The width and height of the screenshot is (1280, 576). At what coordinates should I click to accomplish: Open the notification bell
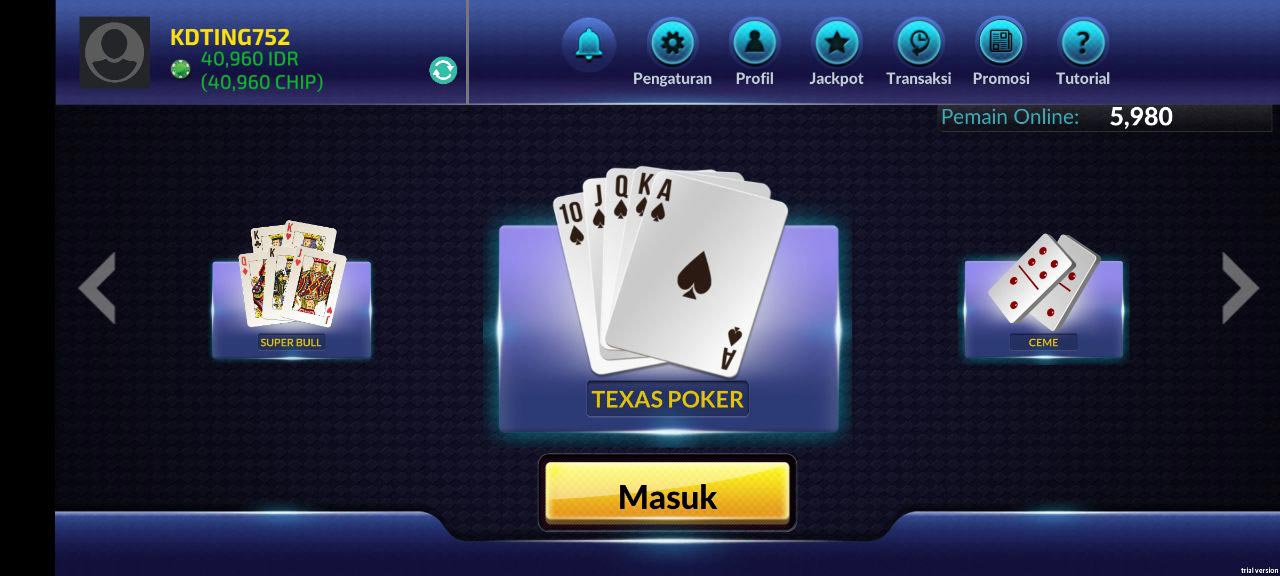pos(589,44)
